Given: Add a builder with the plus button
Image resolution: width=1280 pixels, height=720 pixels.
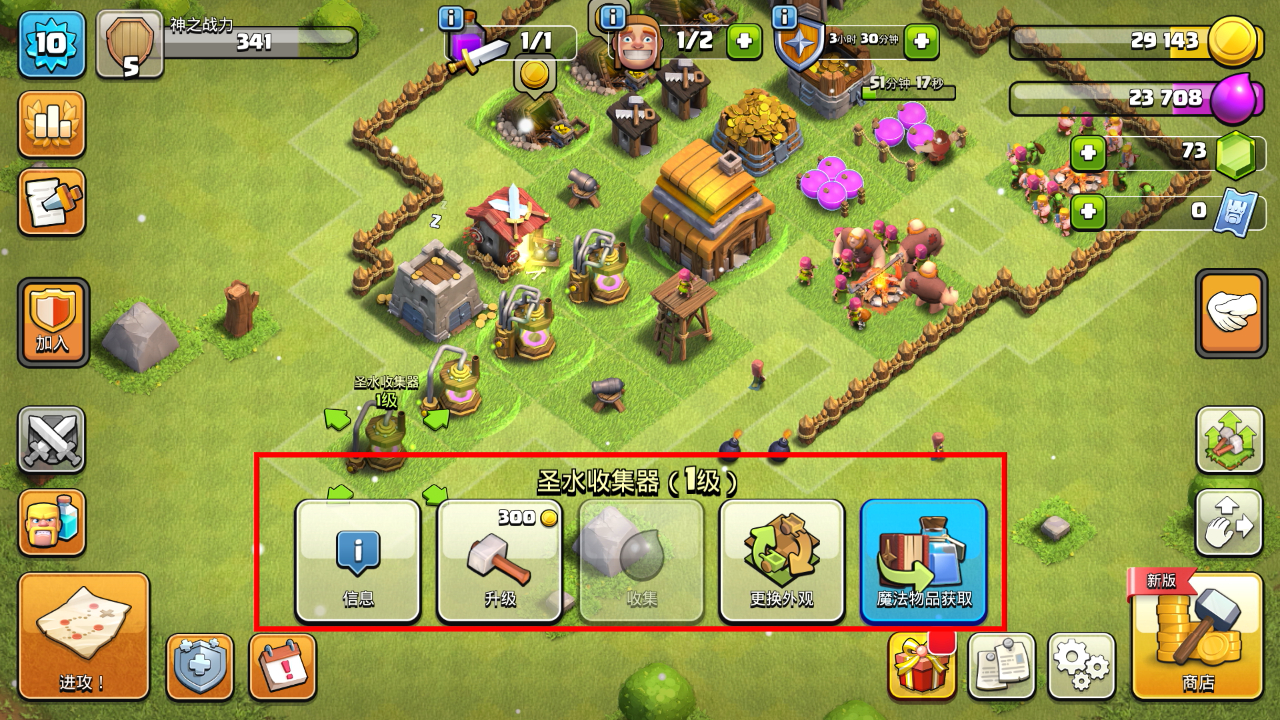Looking at the screenshot, I should [x=743, y=41].
